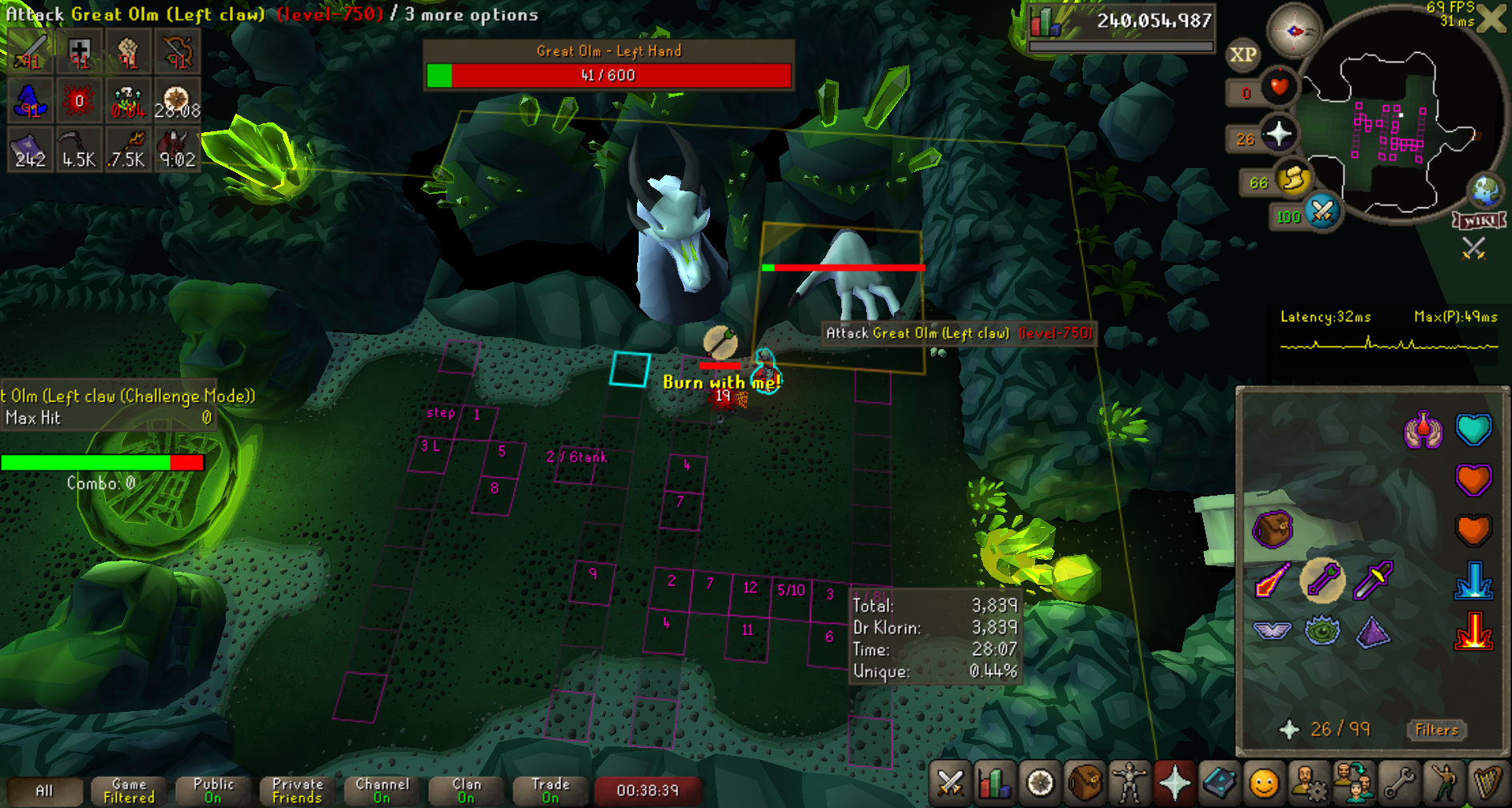Open the Spellbook tab
The width and height of the screenshot is (1512, 808).
(1219, 782)
